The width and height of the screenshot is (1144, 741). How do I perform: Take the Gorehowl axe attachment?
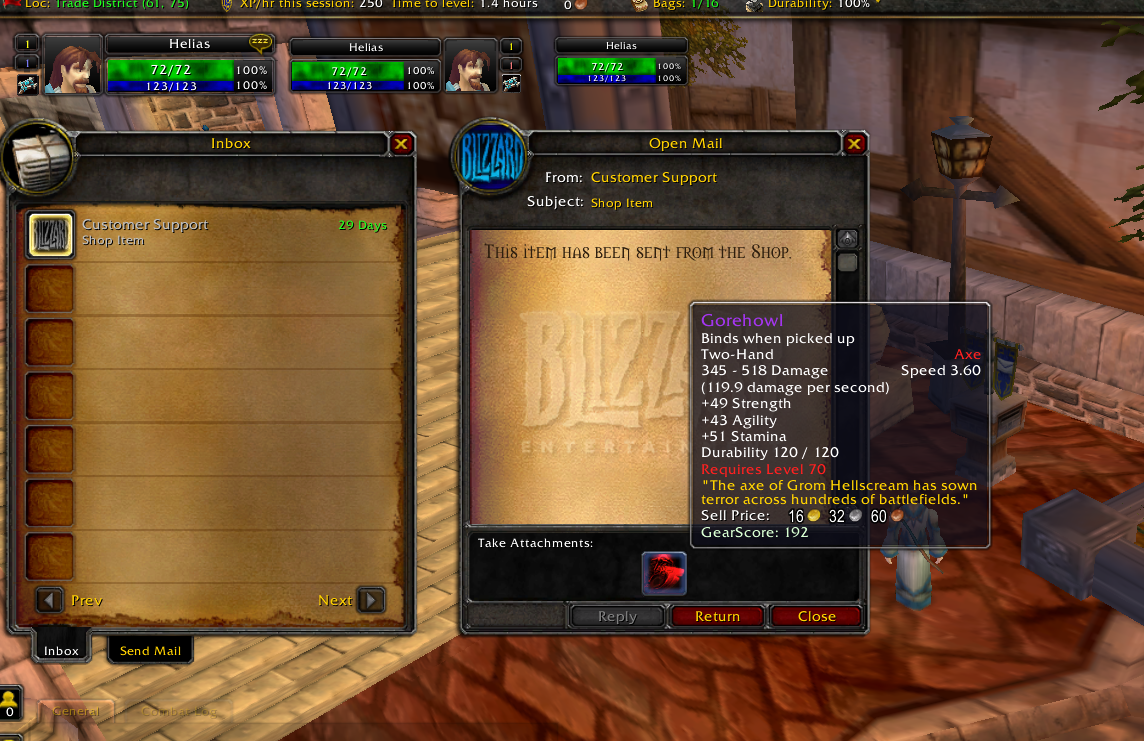[x=664, y=573]
